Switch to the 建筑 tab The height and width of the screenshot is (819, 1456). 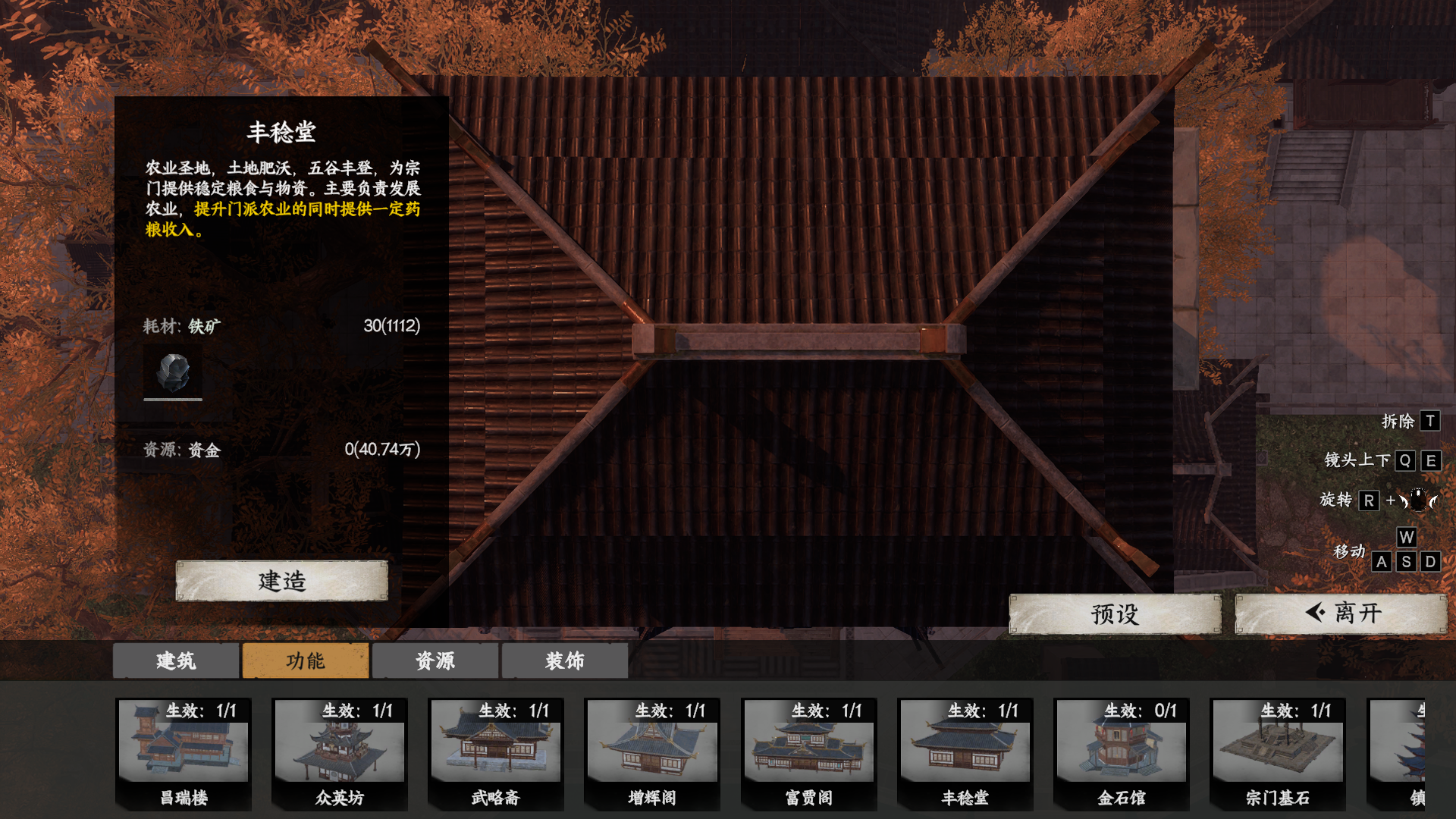[175, 661]
